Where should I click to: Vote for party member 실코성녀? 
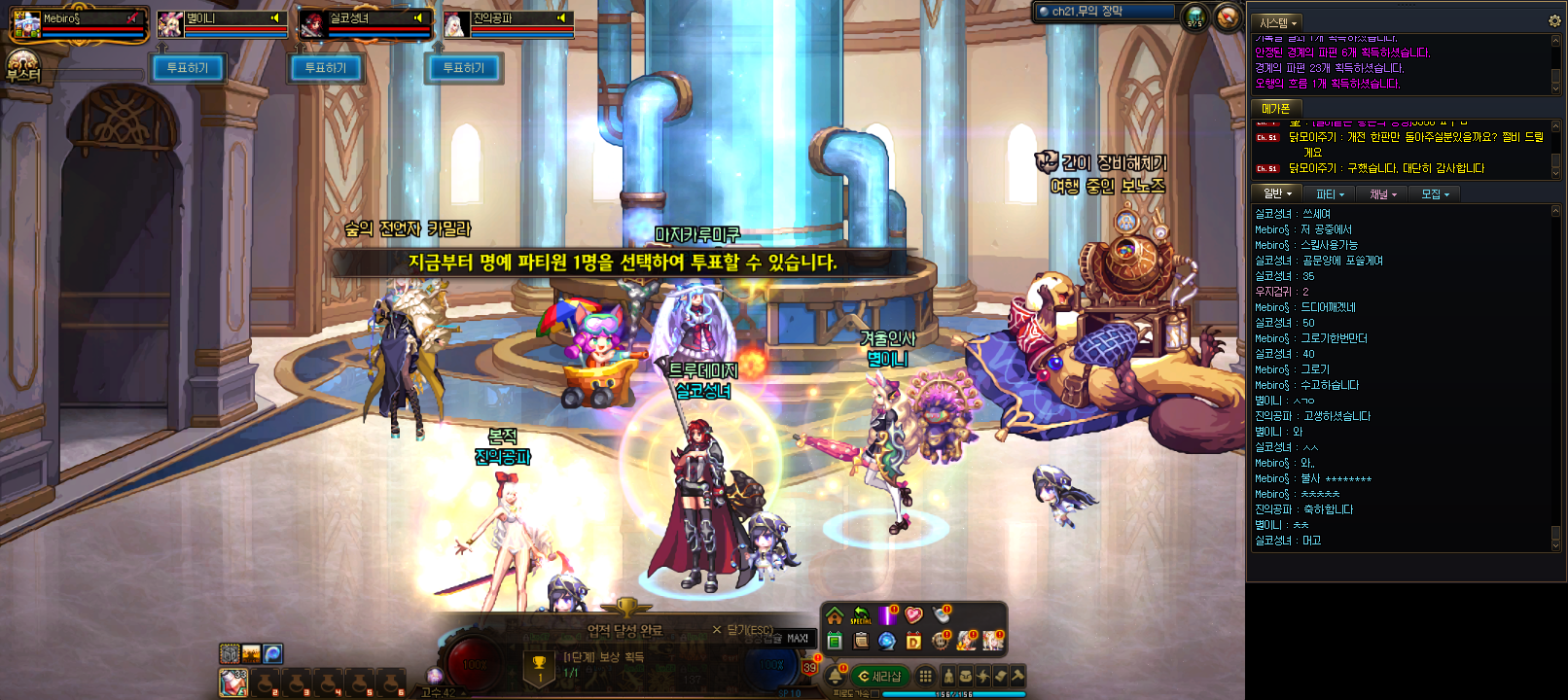[325, 68]
